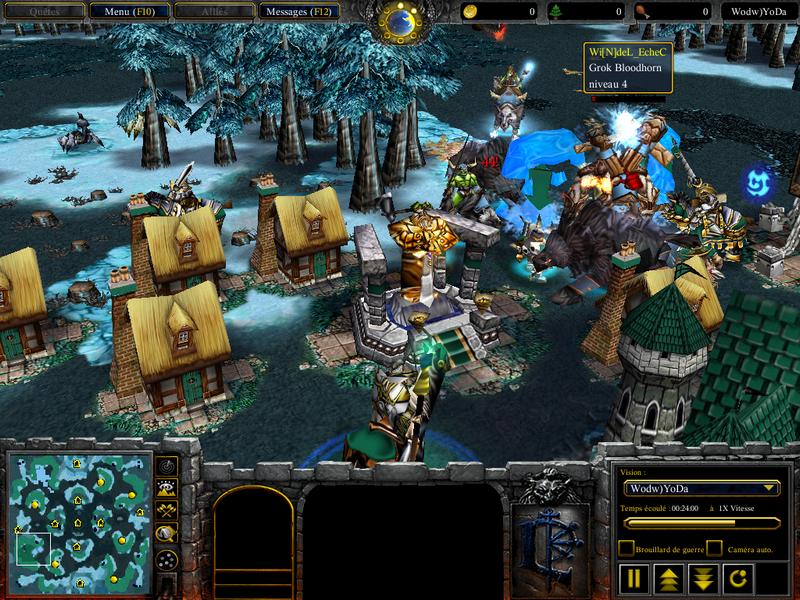Decrease replay speed with down arrows
The height and width of the screenshot is (600, 800).
[x=703, y=578]
